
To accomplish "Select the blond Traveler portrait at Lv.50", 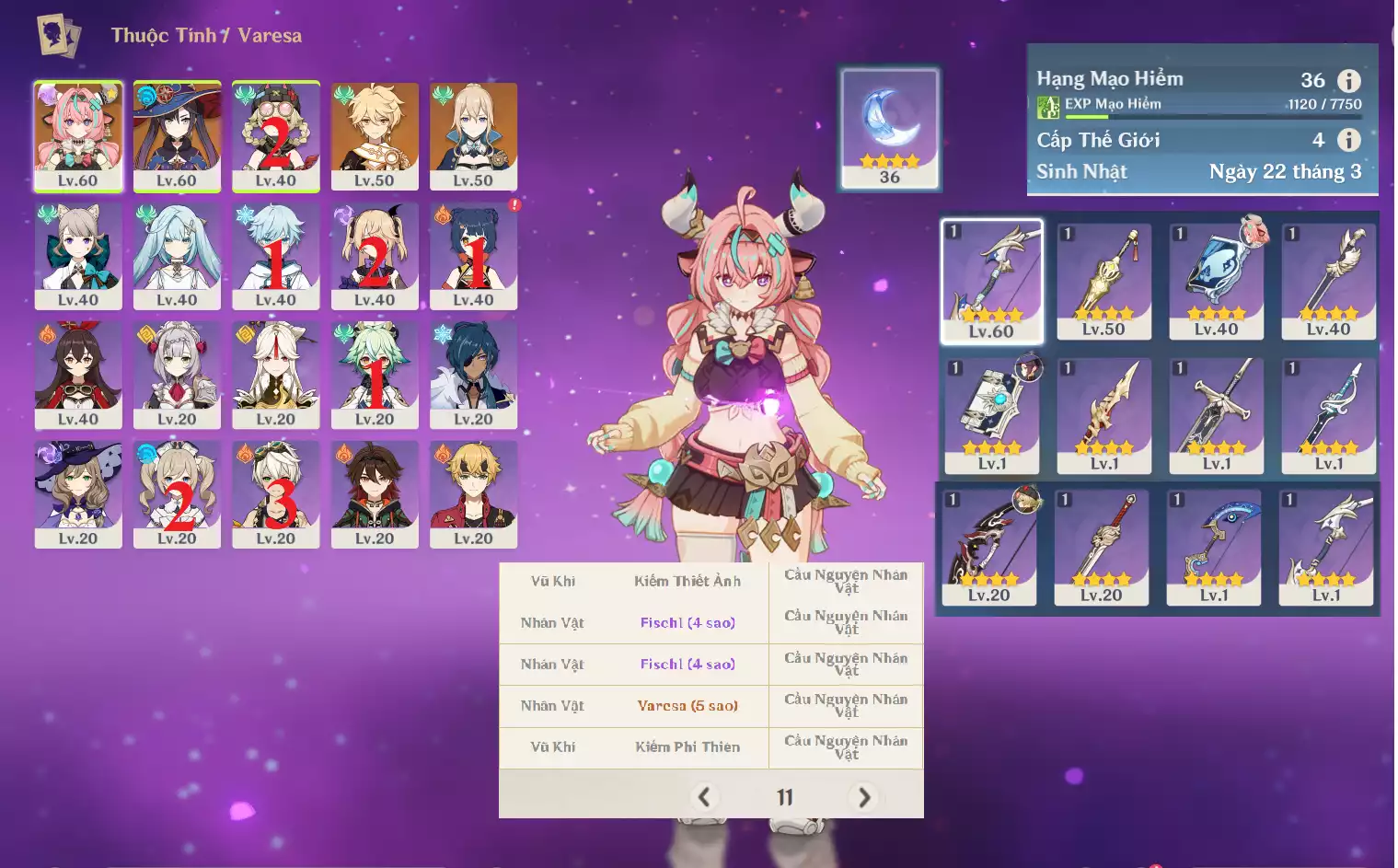I will coord(375,136).
